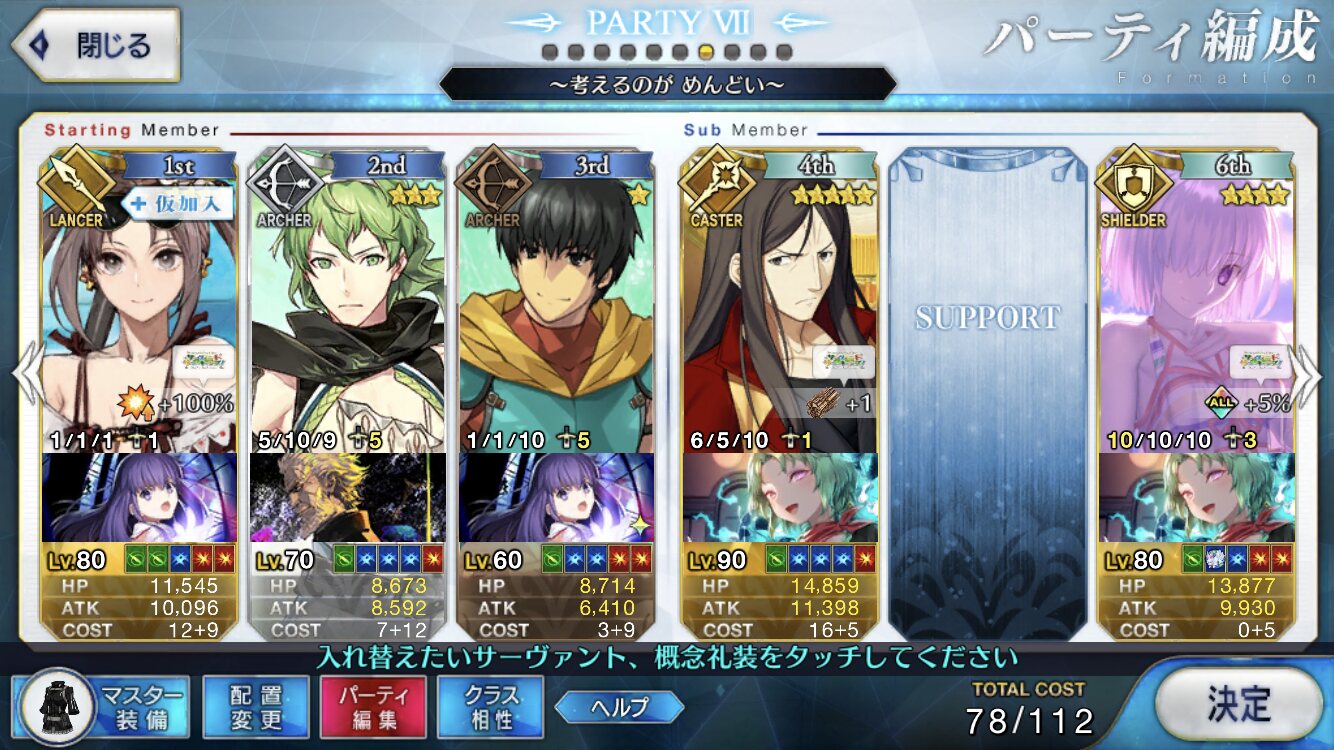This screenshot has height=750, width=1334.
Task: Choose 配置変更 to rearrange positions
Action: coord(255,706)
